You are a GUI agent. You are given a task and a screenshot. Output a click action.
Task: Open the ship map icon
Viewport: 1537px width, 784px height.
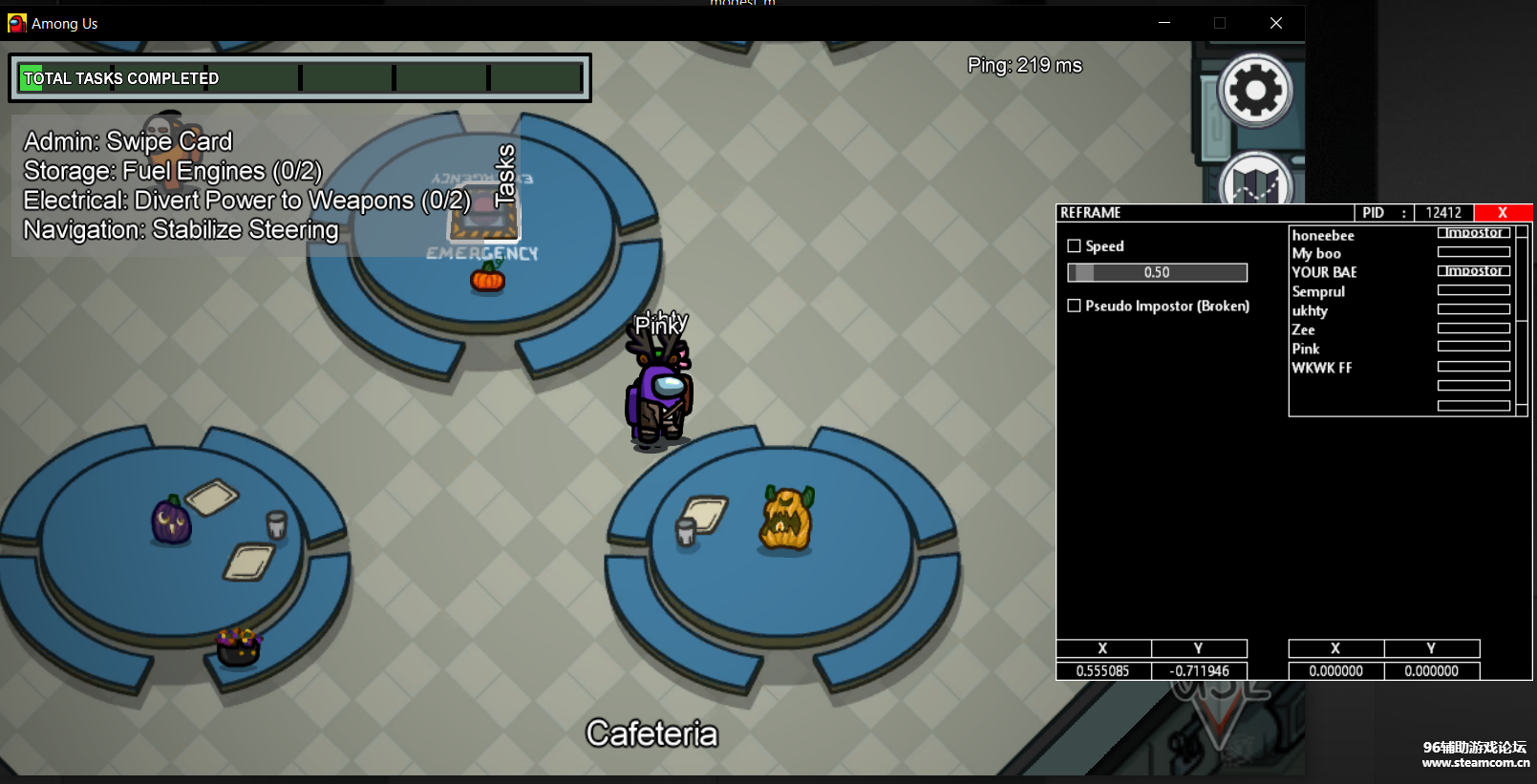pyautogui.click(x=1255, y=181)
